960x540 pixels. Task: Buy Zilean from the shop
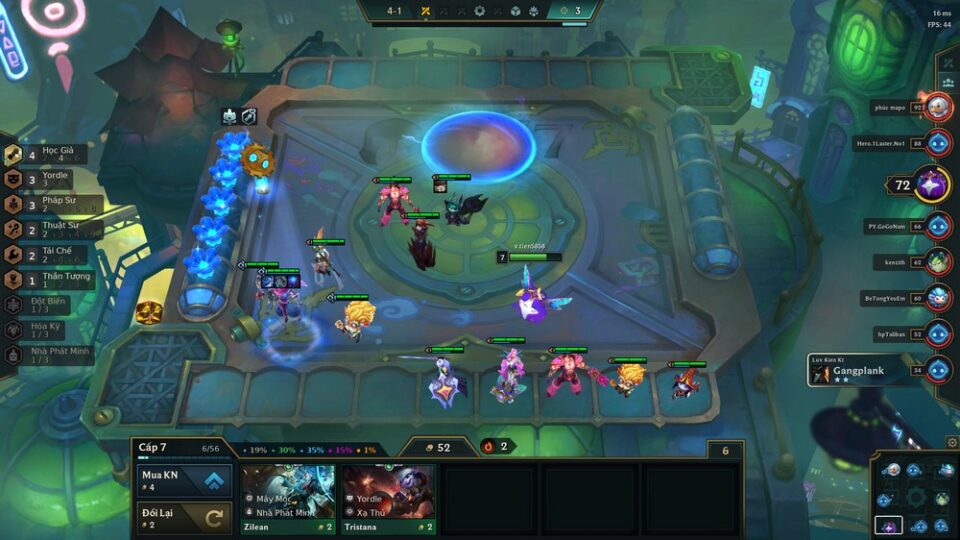click(287, 498)
